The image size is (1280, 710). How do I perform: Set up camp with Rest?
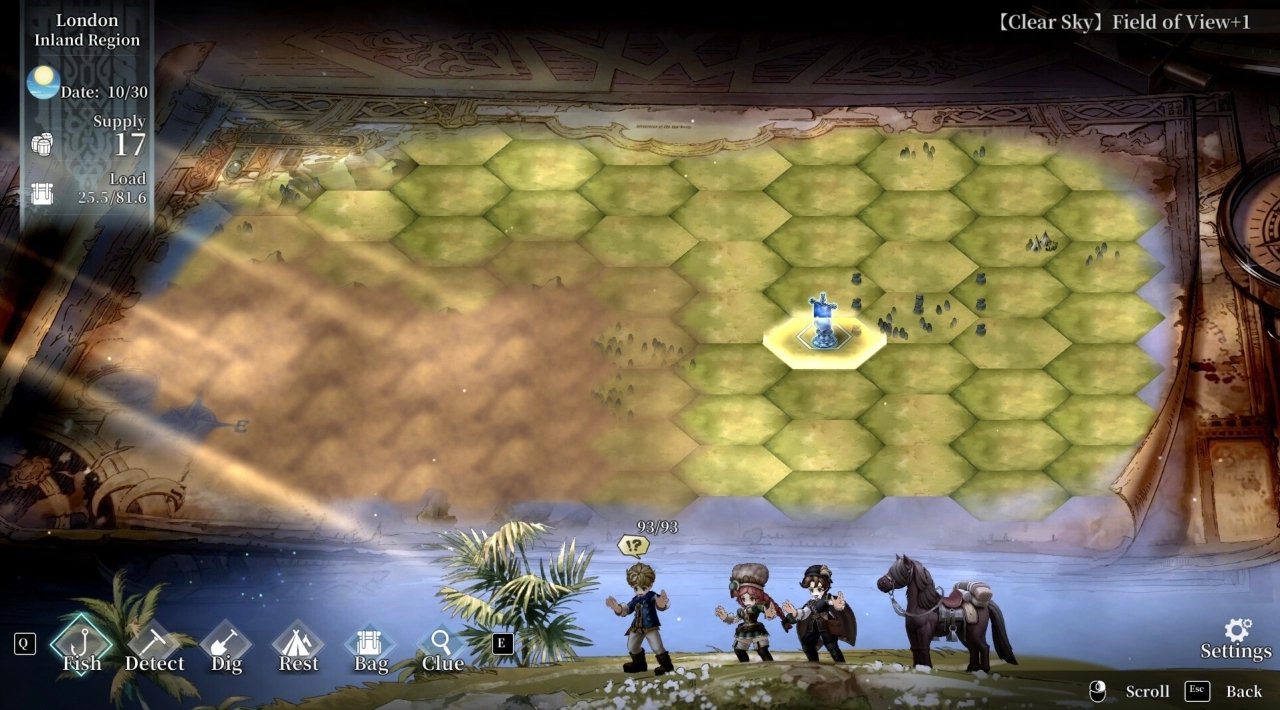click(x=298, y=647)
